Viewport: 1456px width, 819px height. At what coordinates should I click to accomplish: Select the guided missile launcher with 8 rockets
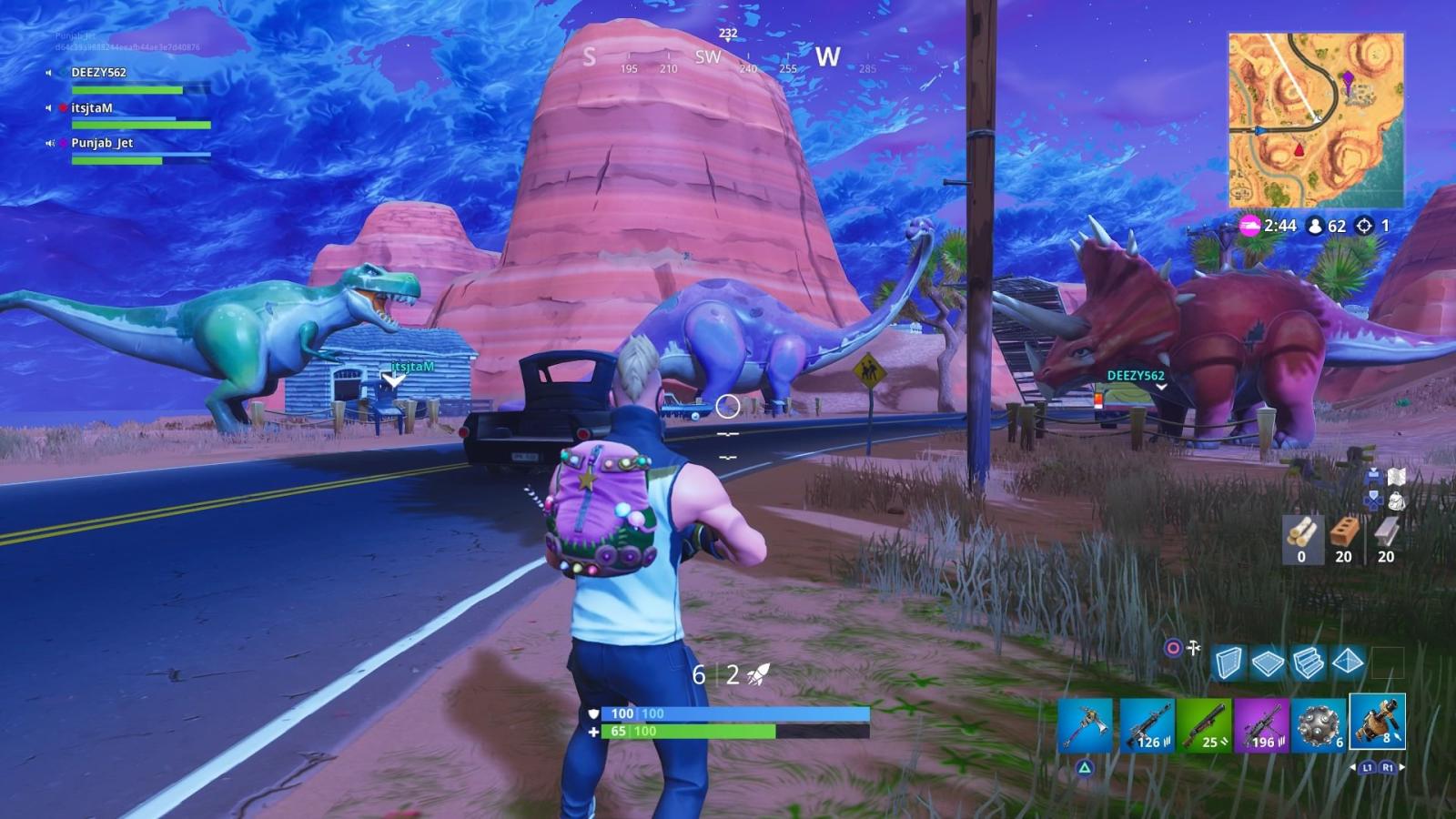tap(1378, 723)
